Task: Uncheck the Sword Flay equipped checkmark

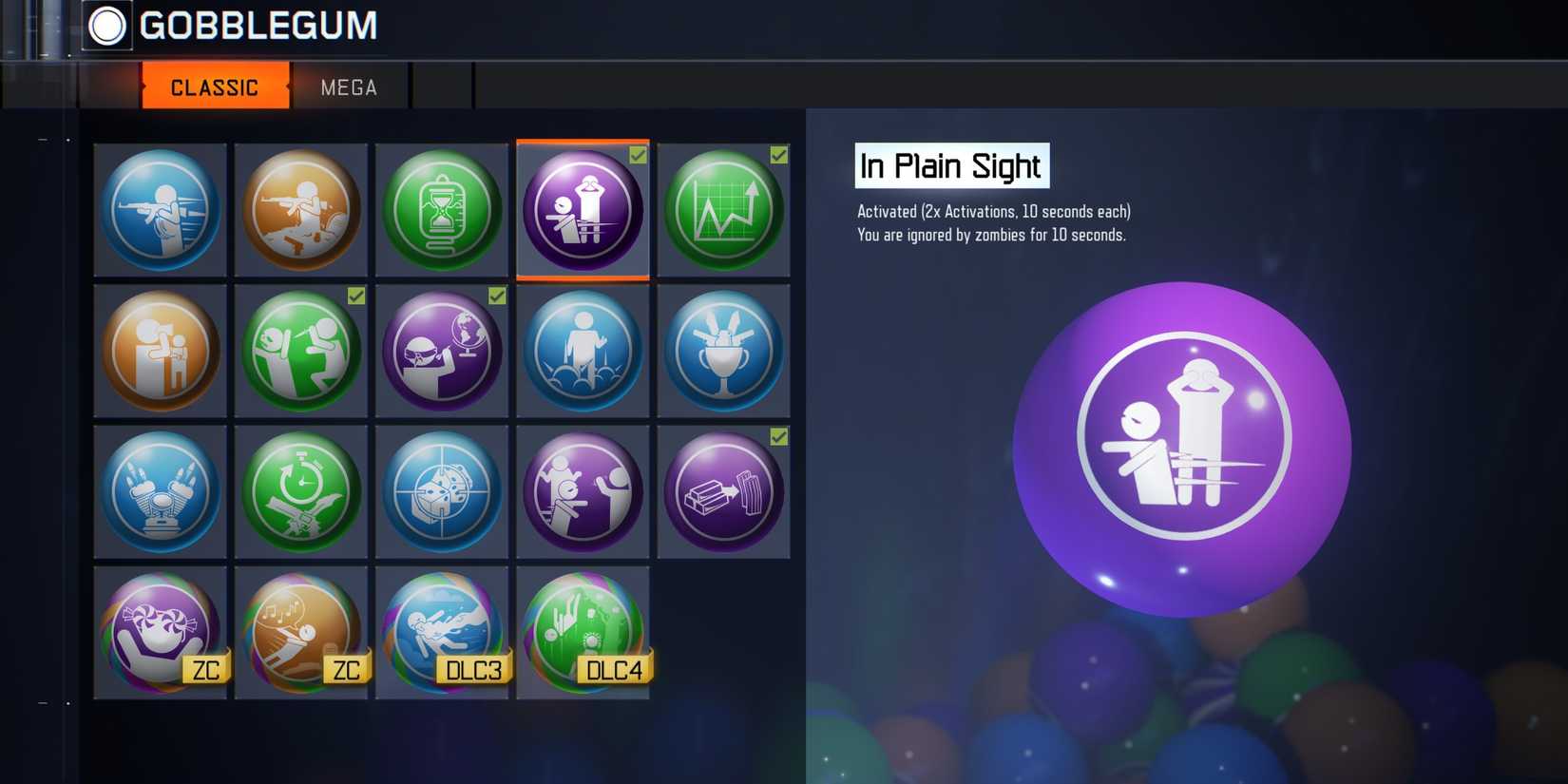Action: 356,296
